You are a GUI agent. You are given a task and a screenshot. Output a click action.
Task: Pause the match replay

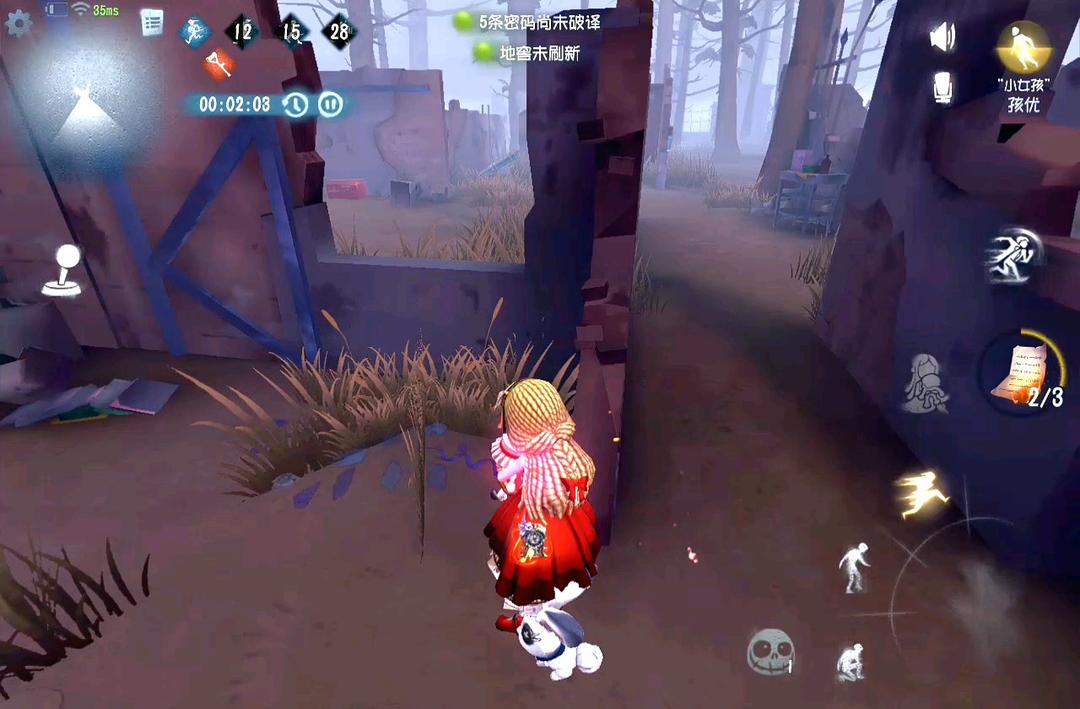[x=331, y=104]
